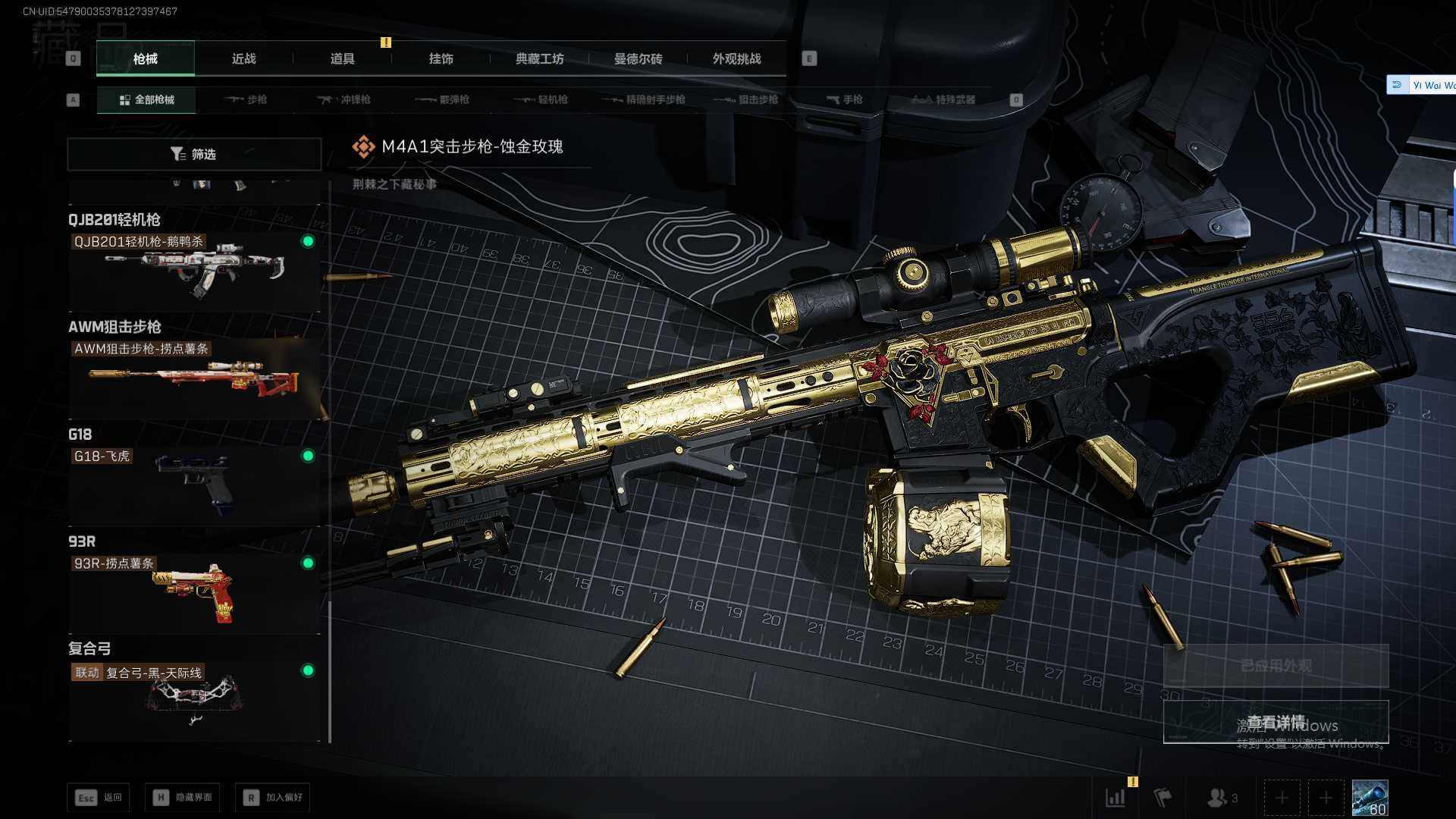
Task: Pick the G18-飞虎 pistol skin
Action: click(194, 482)
